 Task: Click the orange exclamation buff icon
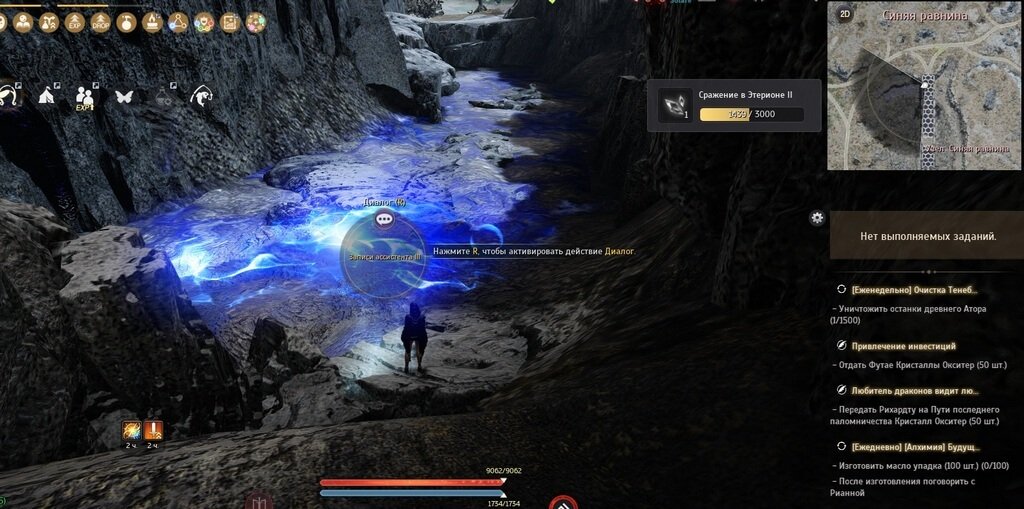click(153, 430)
